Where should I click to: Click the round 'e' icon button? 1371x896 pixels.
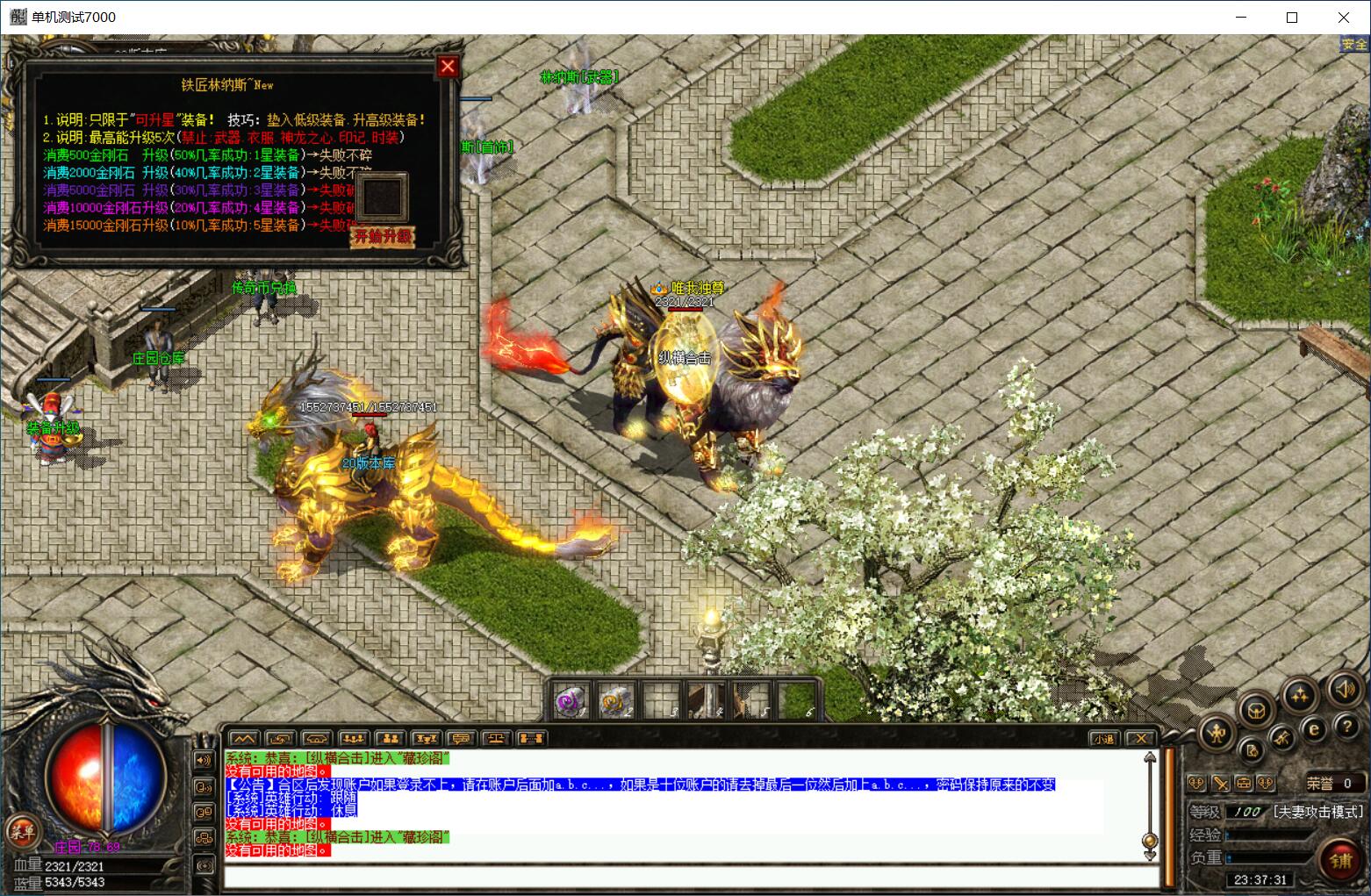pyautogui.click(x=1314, y=728)
